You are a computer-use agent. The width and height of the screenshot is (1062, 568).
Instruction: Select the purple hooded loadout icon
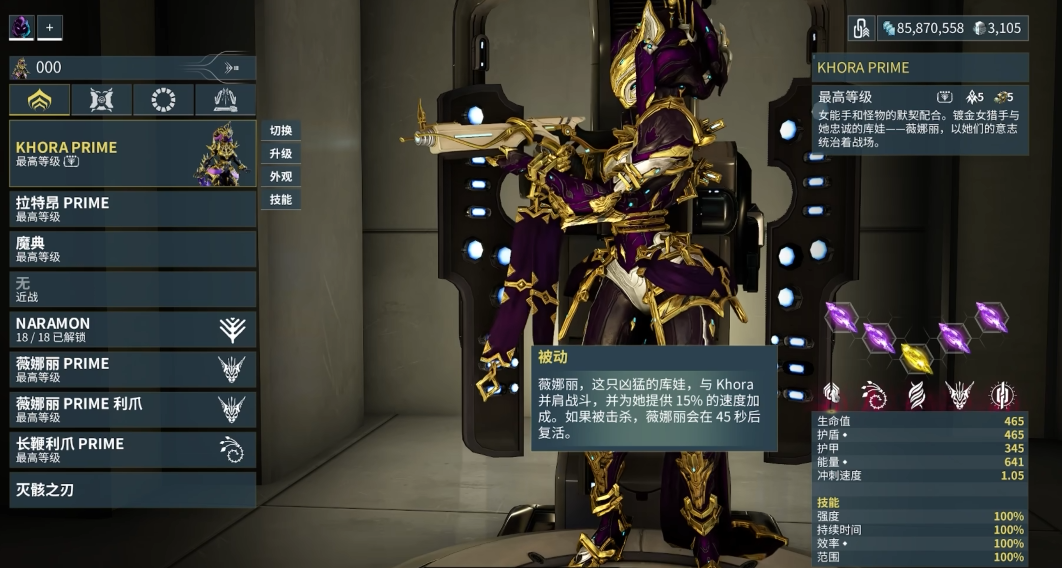click(22, 27)
